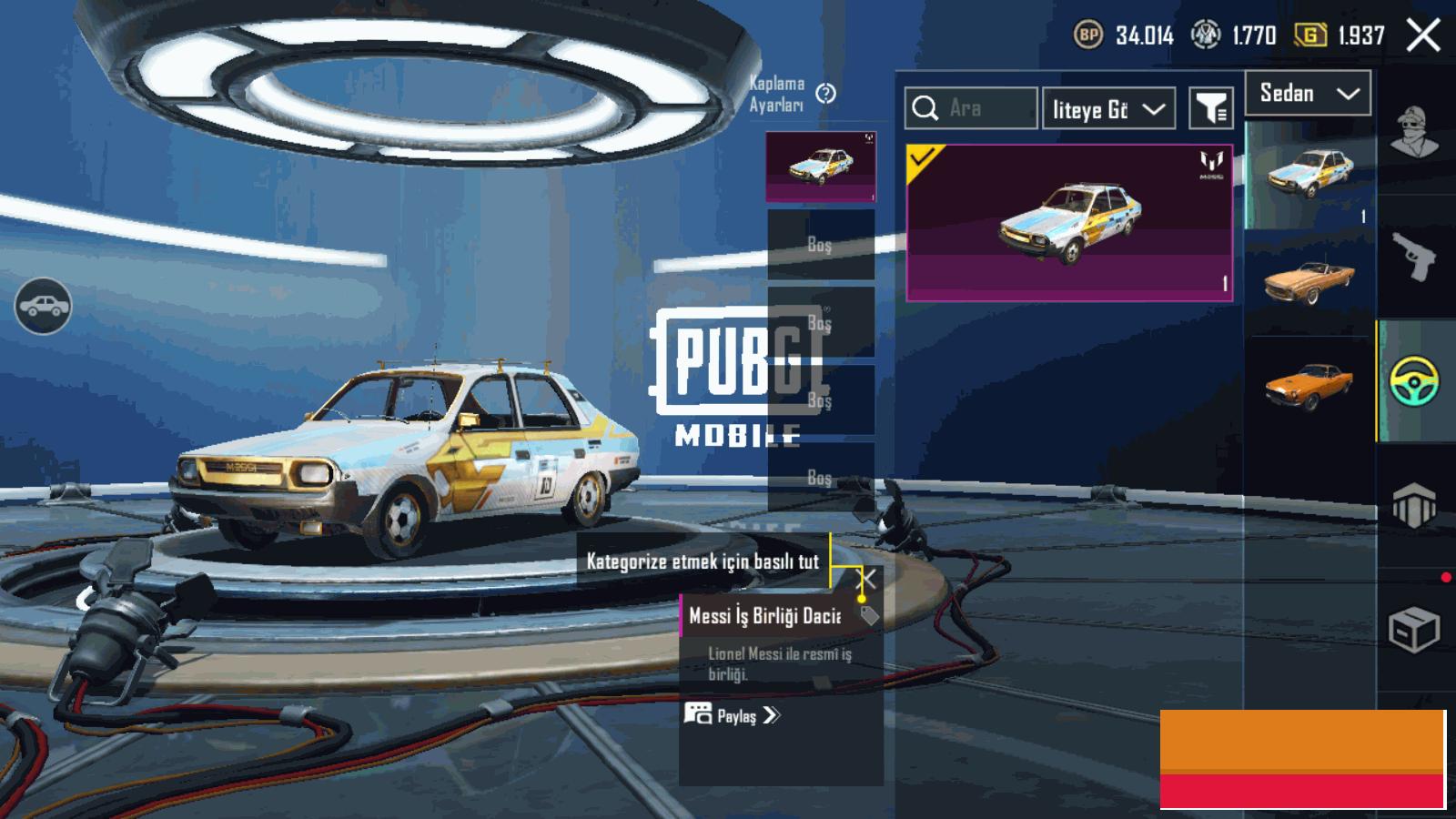The image size is (1456, 819).
Task: Open Kaplama Ayarları help question mark
Action: [825, 94]
